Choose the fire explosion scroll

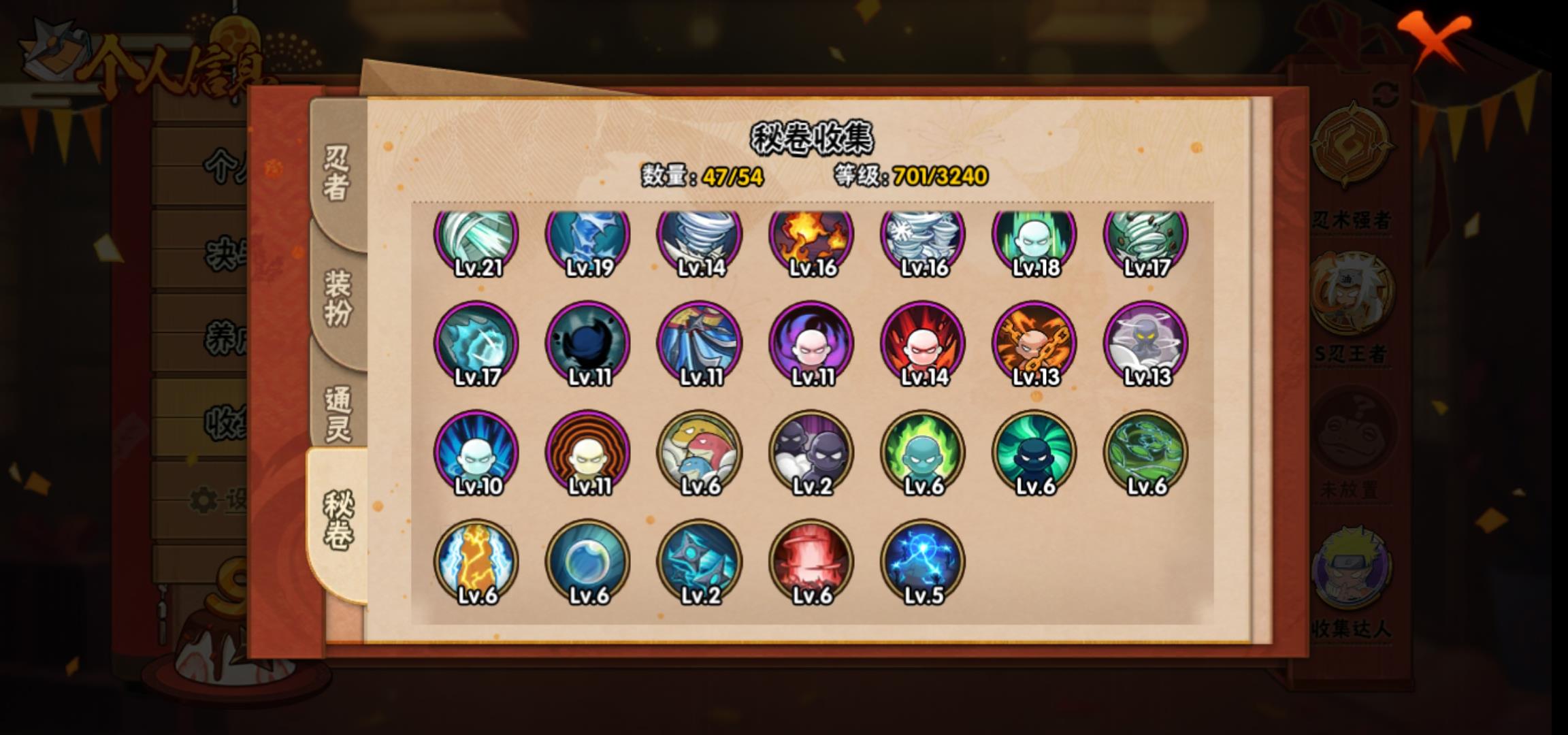coord(811,240)
